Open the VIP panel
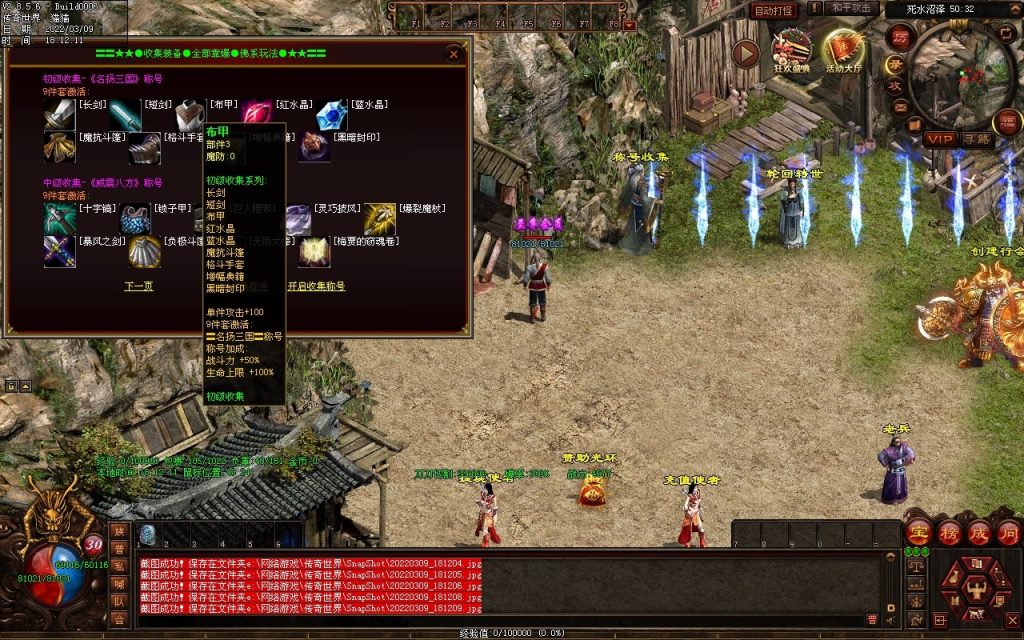 coord(939,138)
